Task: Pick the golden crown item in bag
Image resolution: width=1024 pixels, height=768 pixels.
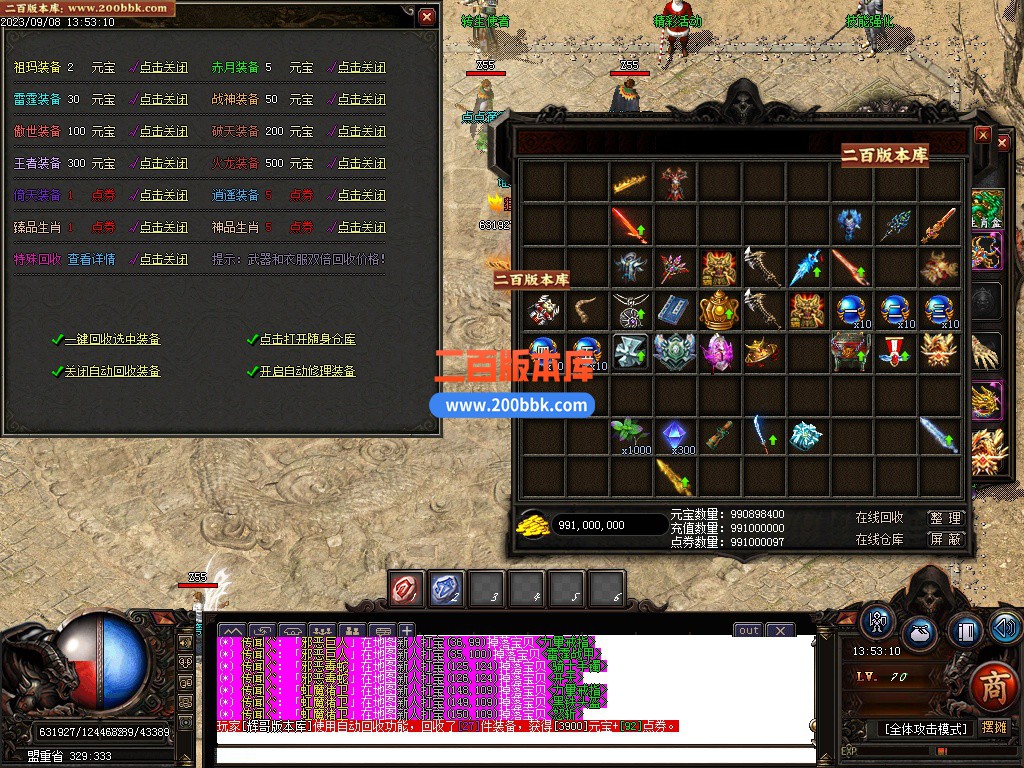Action: tap(630, 182)
